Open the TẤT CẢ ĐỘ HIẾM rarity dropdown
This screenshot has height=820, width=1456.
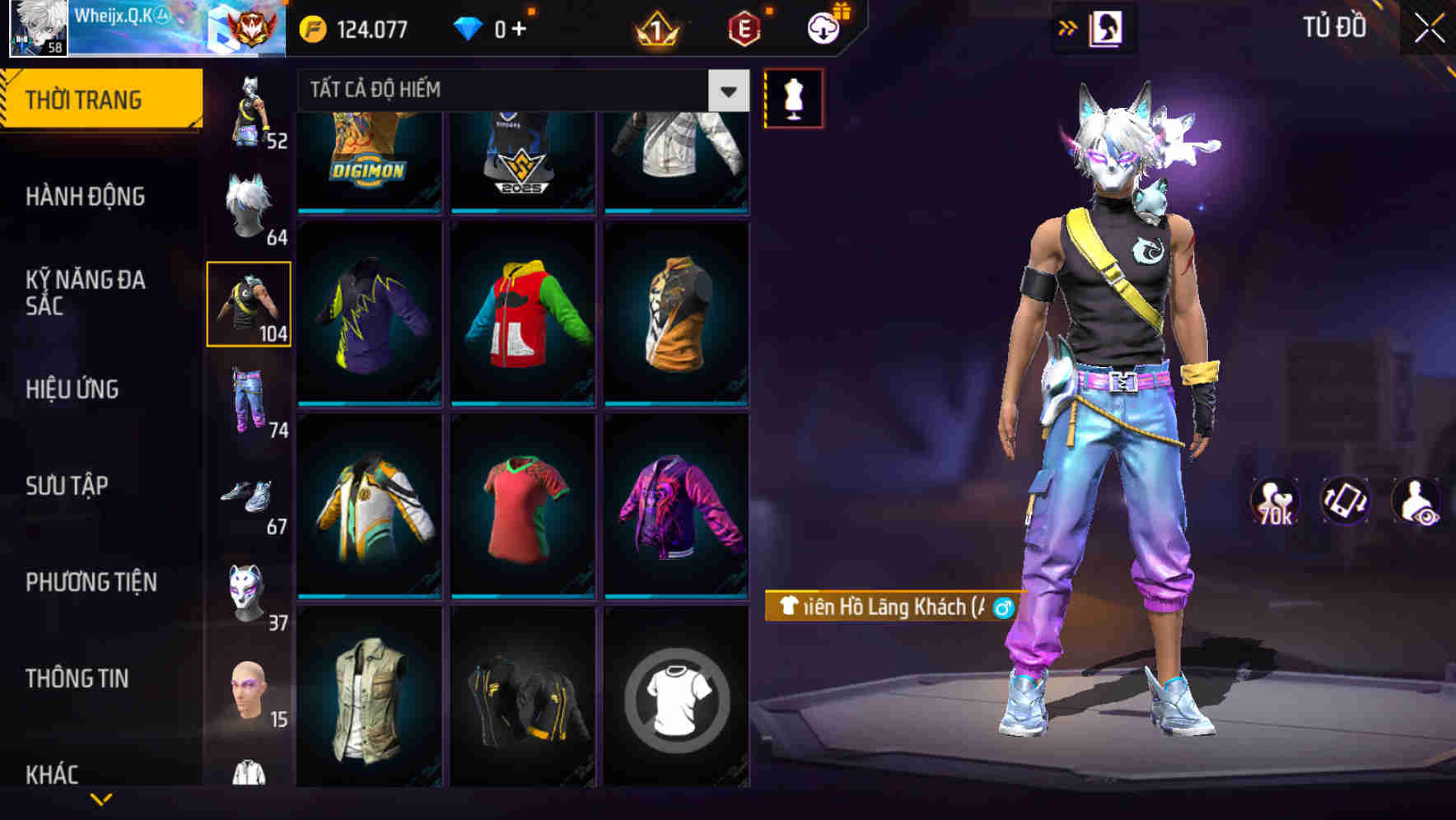[x=519, y=91]
